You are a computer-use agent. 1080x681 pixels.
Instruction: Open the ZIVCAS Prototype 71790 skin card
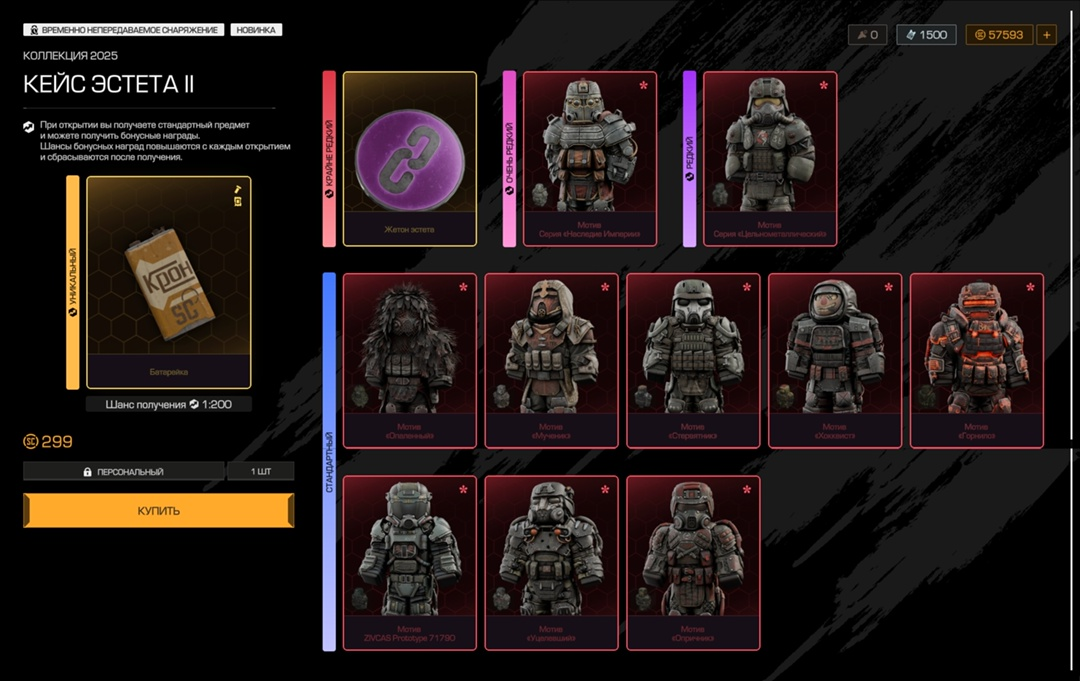click(410, 562)
